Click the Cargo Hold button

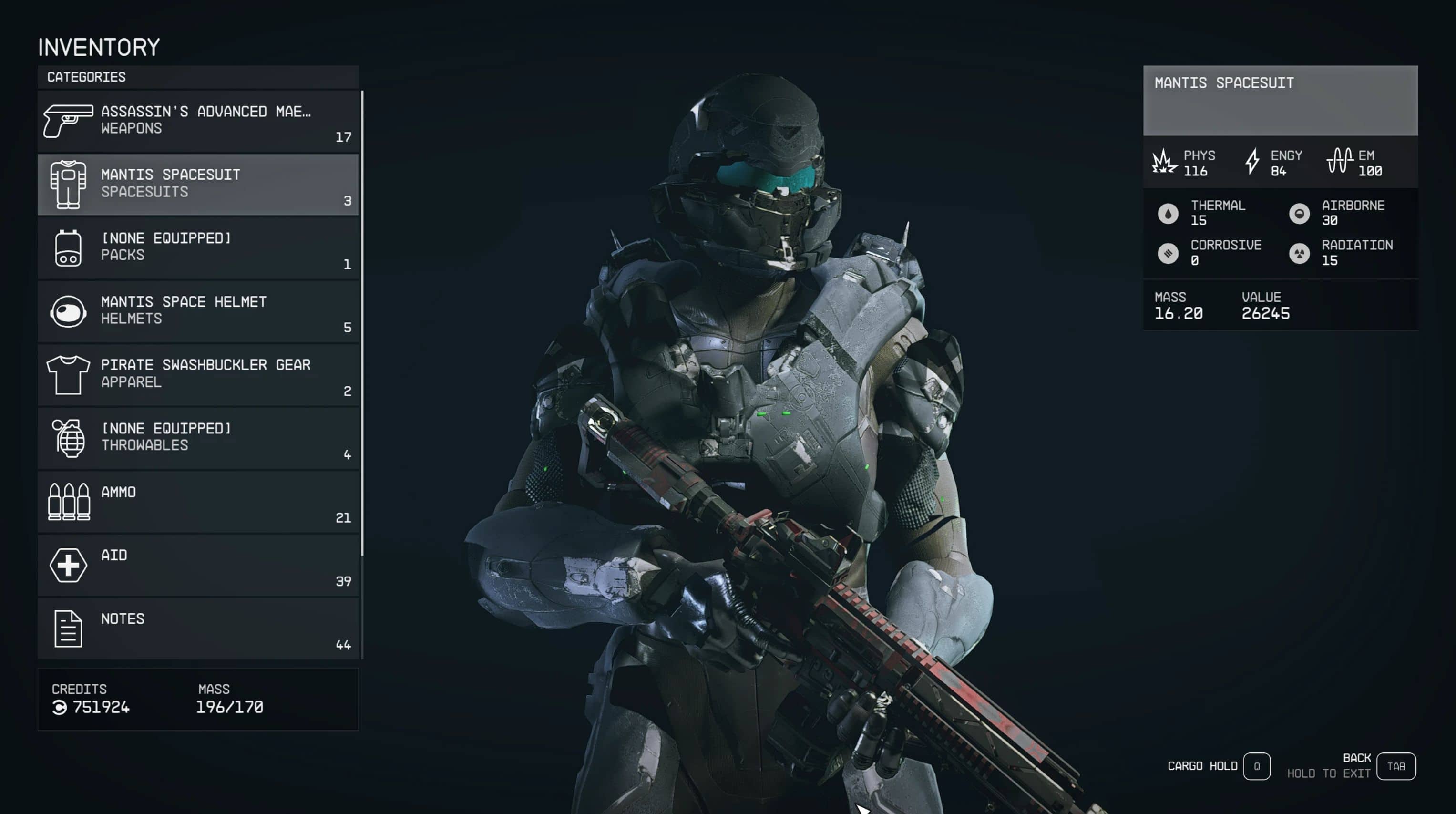click(1256, 766)
